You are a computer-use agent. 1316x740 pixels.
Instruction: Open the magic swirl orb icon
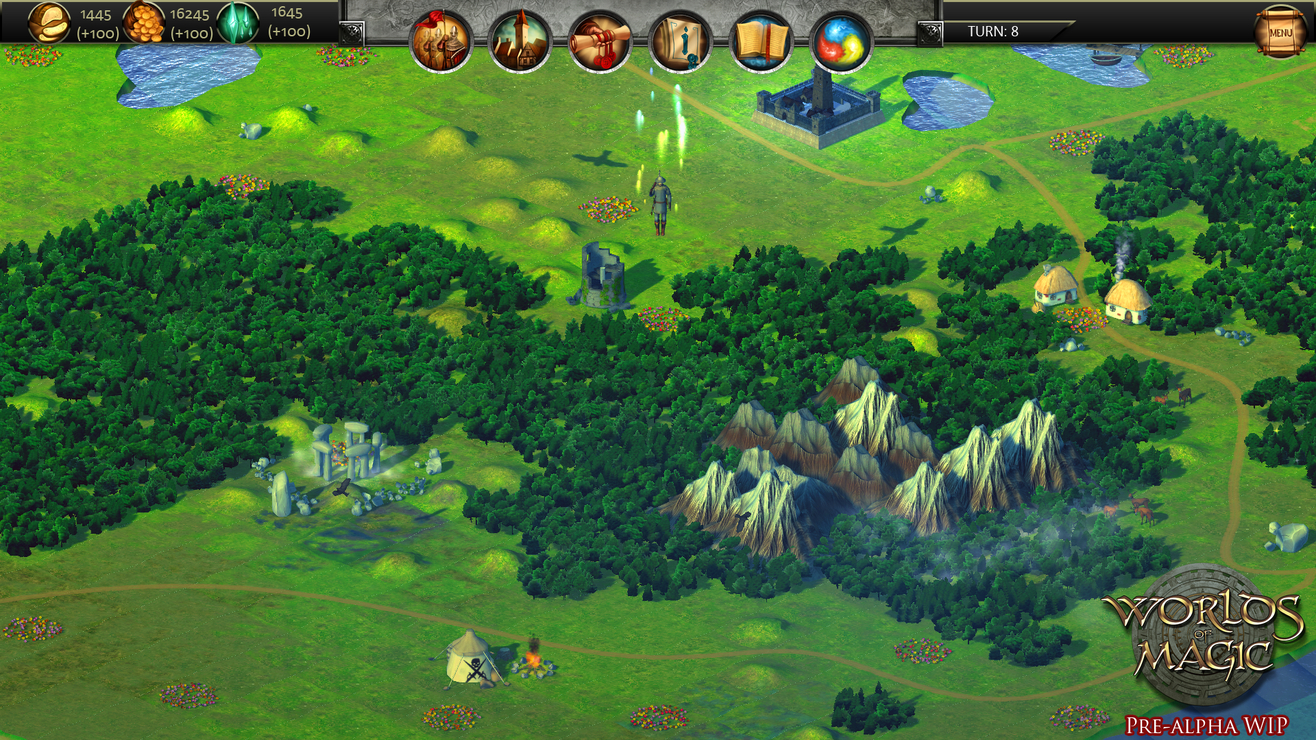point(840,40)
